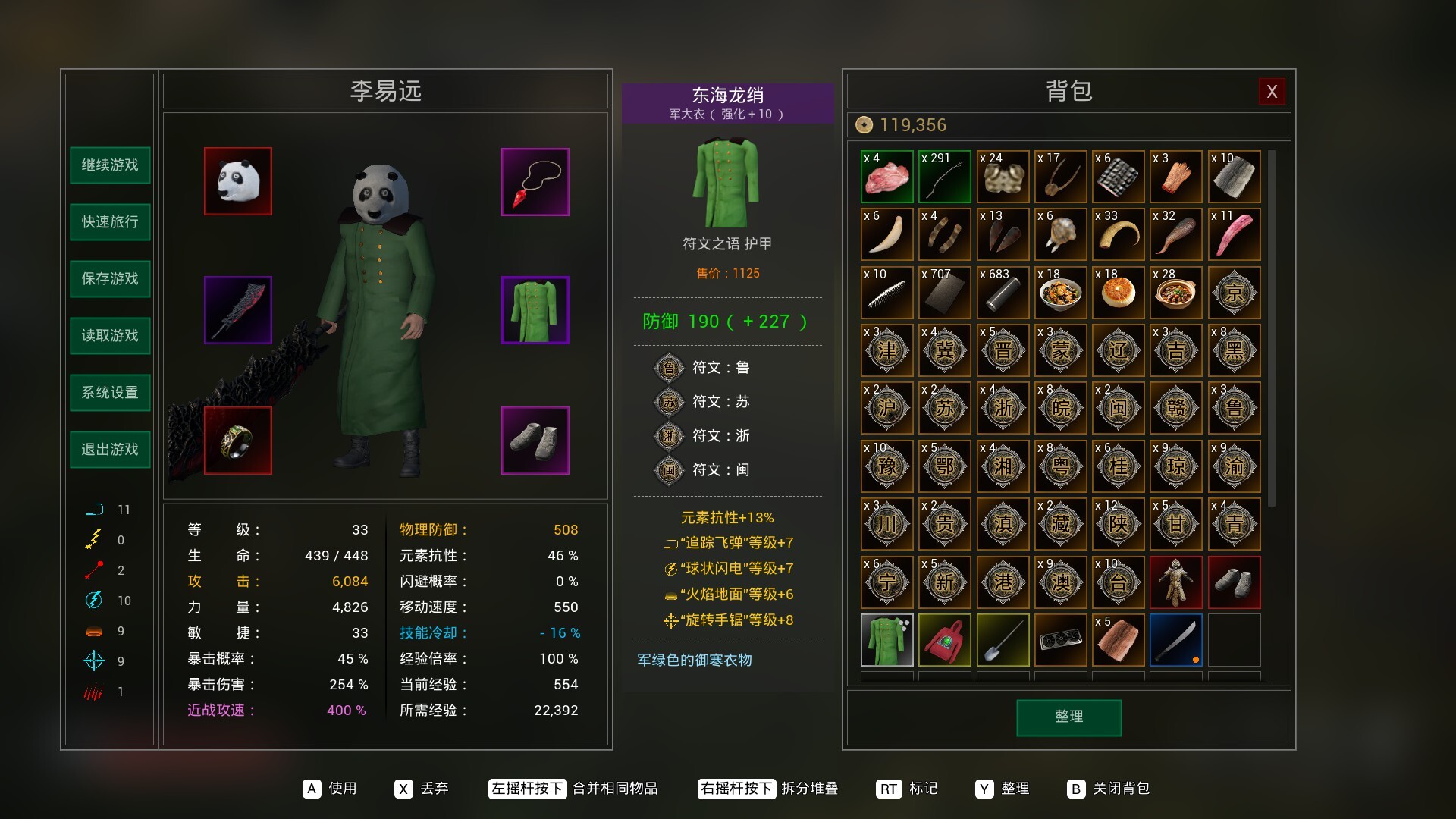Select the machete item in the backpack
Viewport: 1456px width, 819px height.
[x=1176, y=640]
